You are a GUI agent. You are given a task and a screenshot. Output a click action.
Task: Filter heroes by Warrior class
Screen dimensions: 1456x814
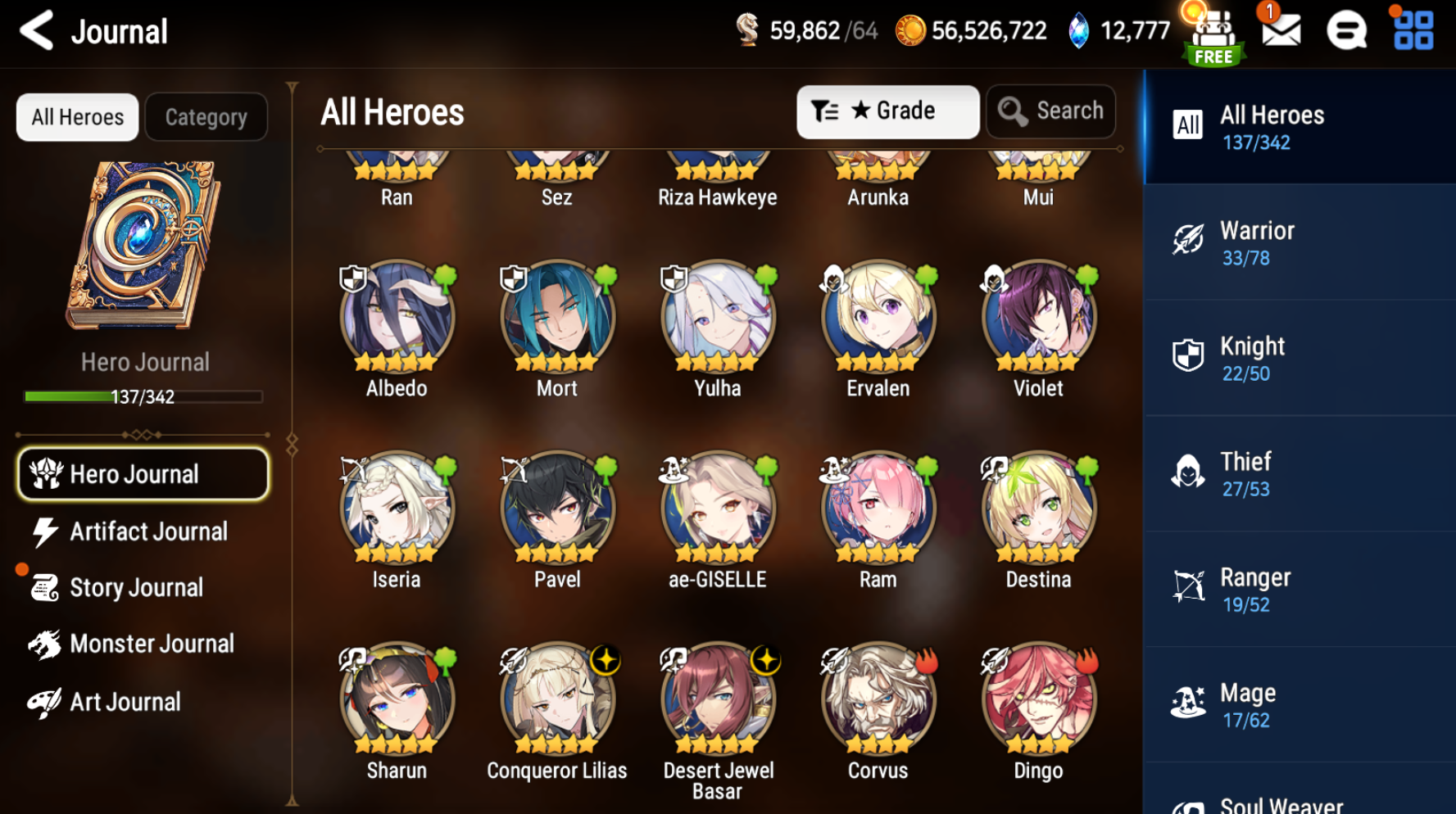point(1299,243)
